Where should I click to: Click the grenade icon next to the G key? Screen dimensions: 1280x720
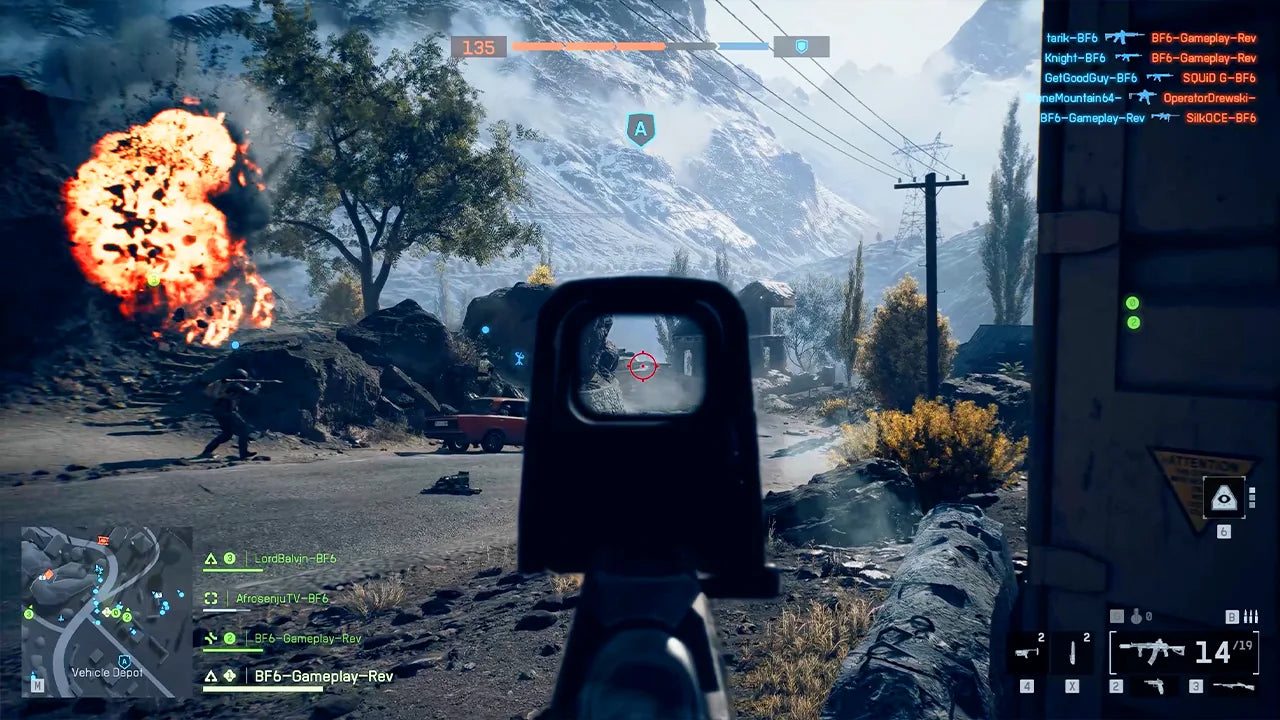(x=1136, y=616)
